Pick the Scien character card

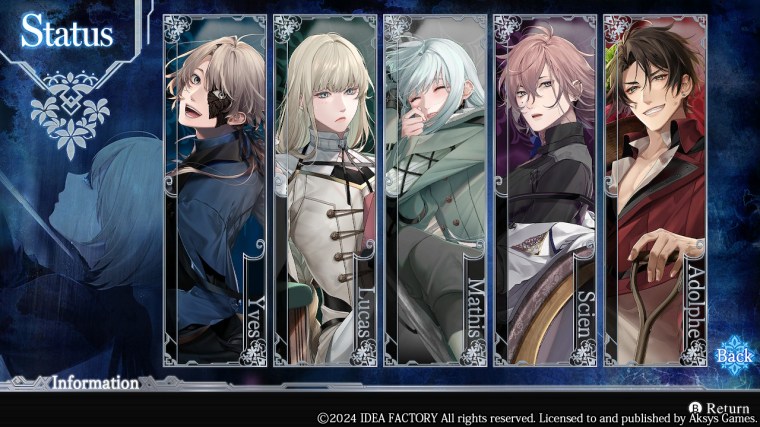coord(545,190)
